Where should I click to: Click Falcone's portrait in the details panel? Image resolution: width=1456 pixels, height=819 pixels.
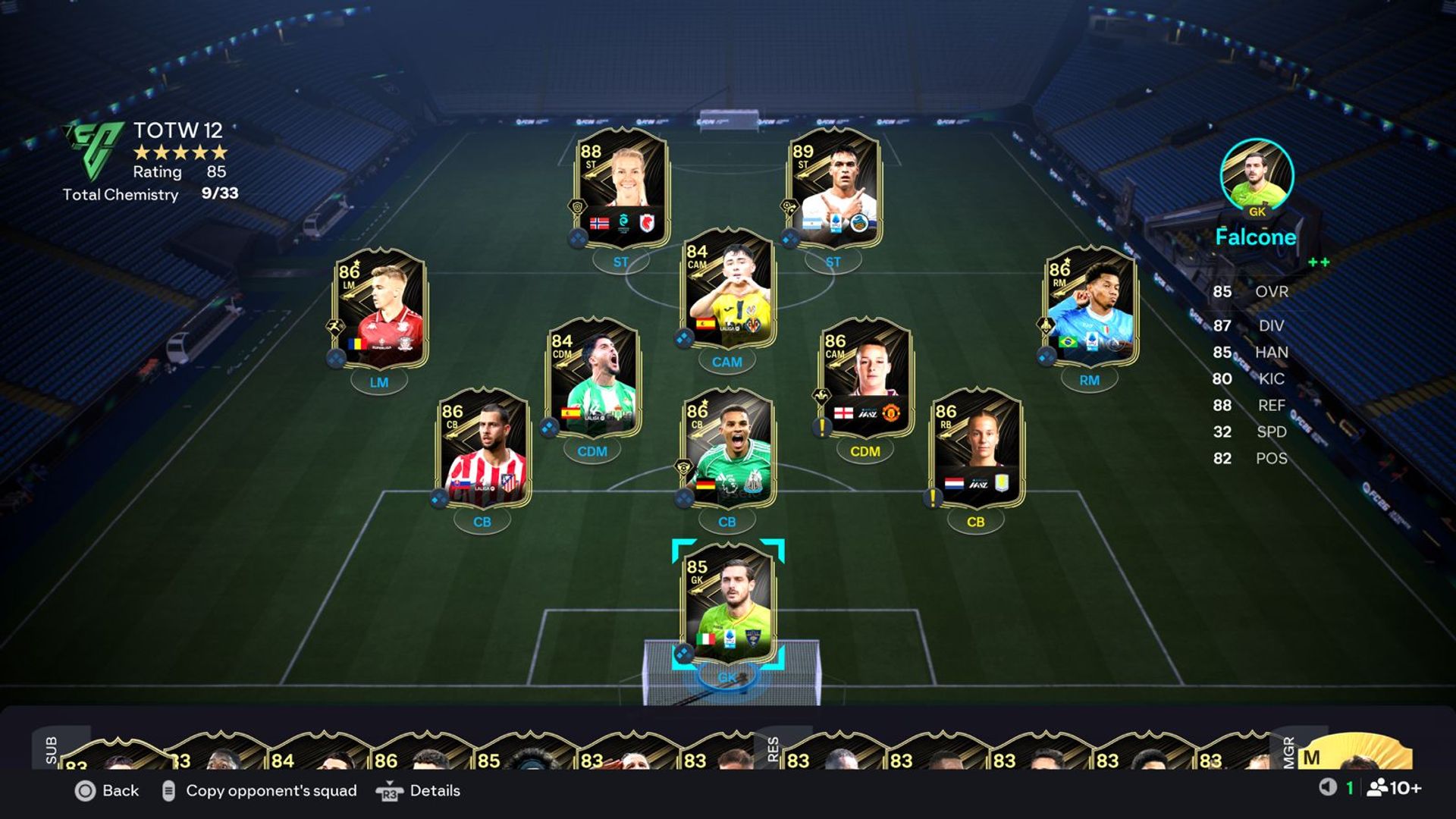click(1257, 176)
